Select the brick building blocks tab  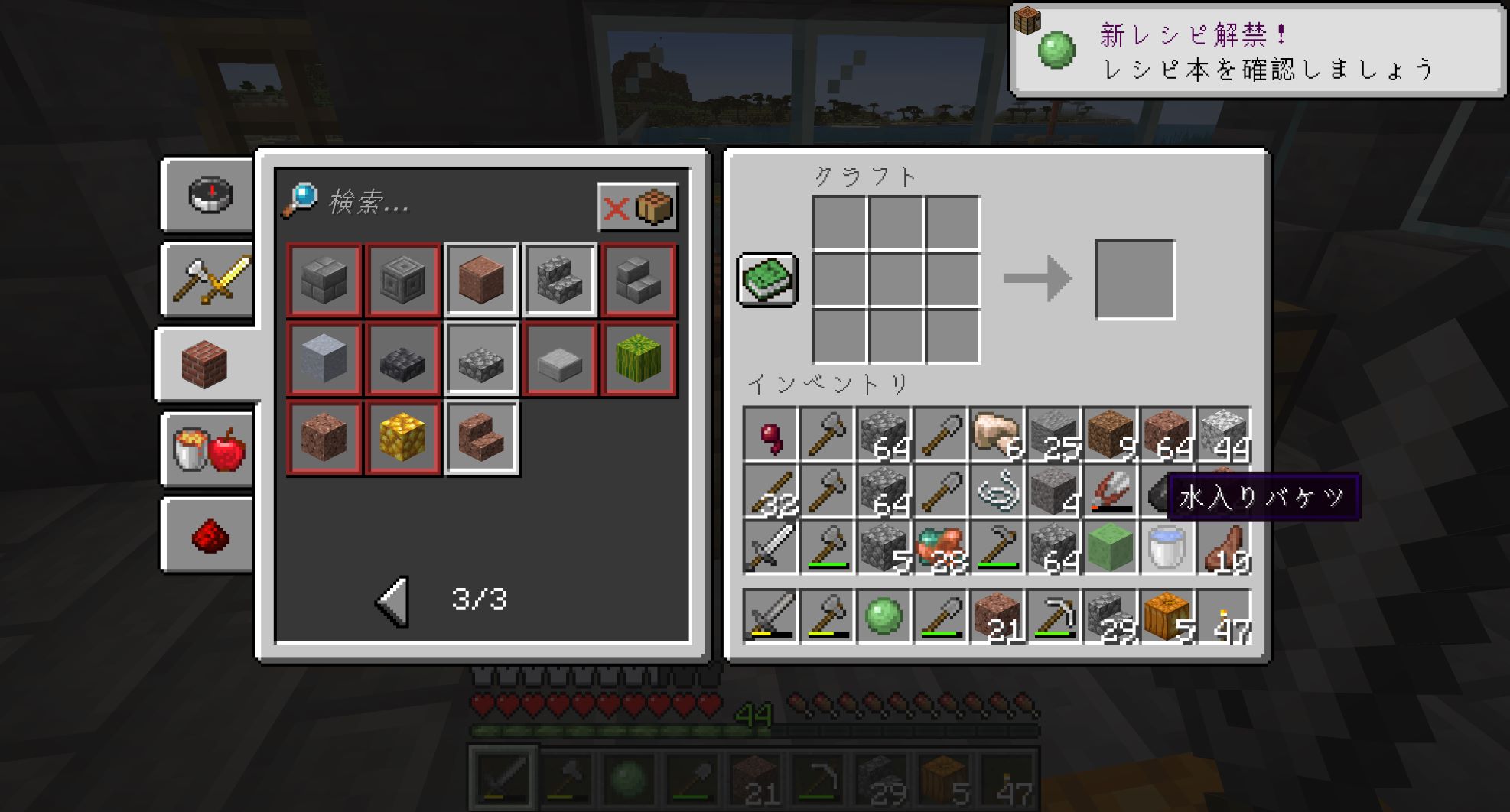[205, 365]
